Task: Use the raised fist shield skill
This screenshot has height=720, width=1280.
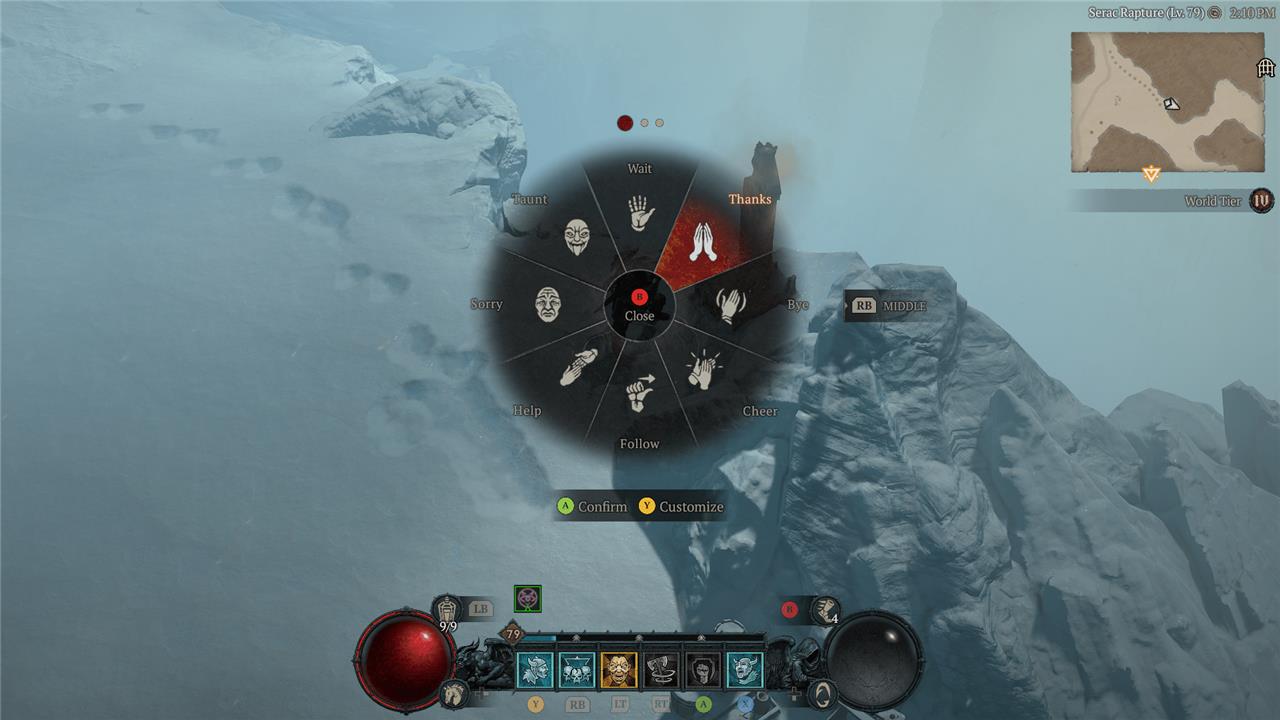Action: 703,670
